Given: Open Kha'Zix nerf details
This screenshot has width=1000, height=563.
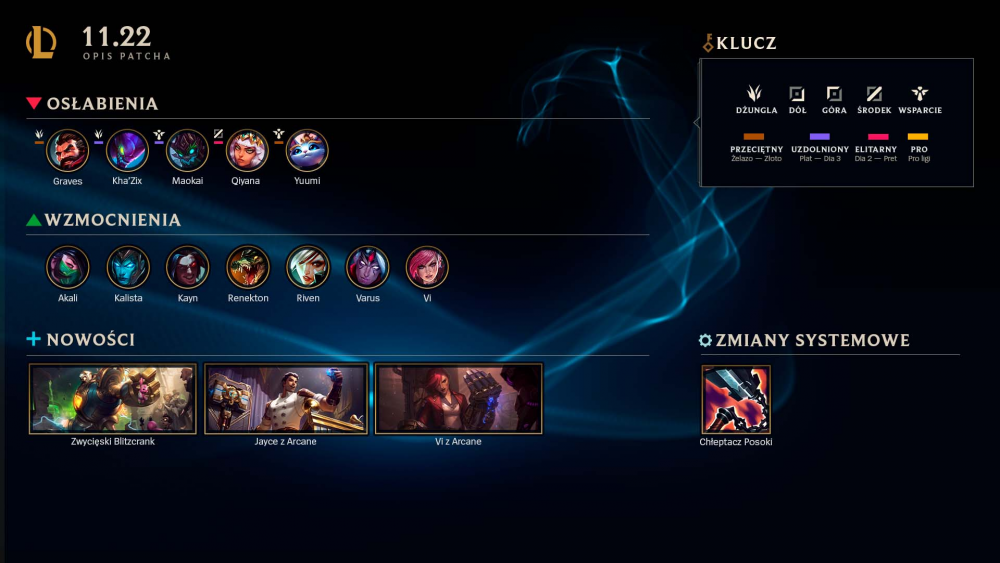Looking at the screenshot, I should [128, 151].
